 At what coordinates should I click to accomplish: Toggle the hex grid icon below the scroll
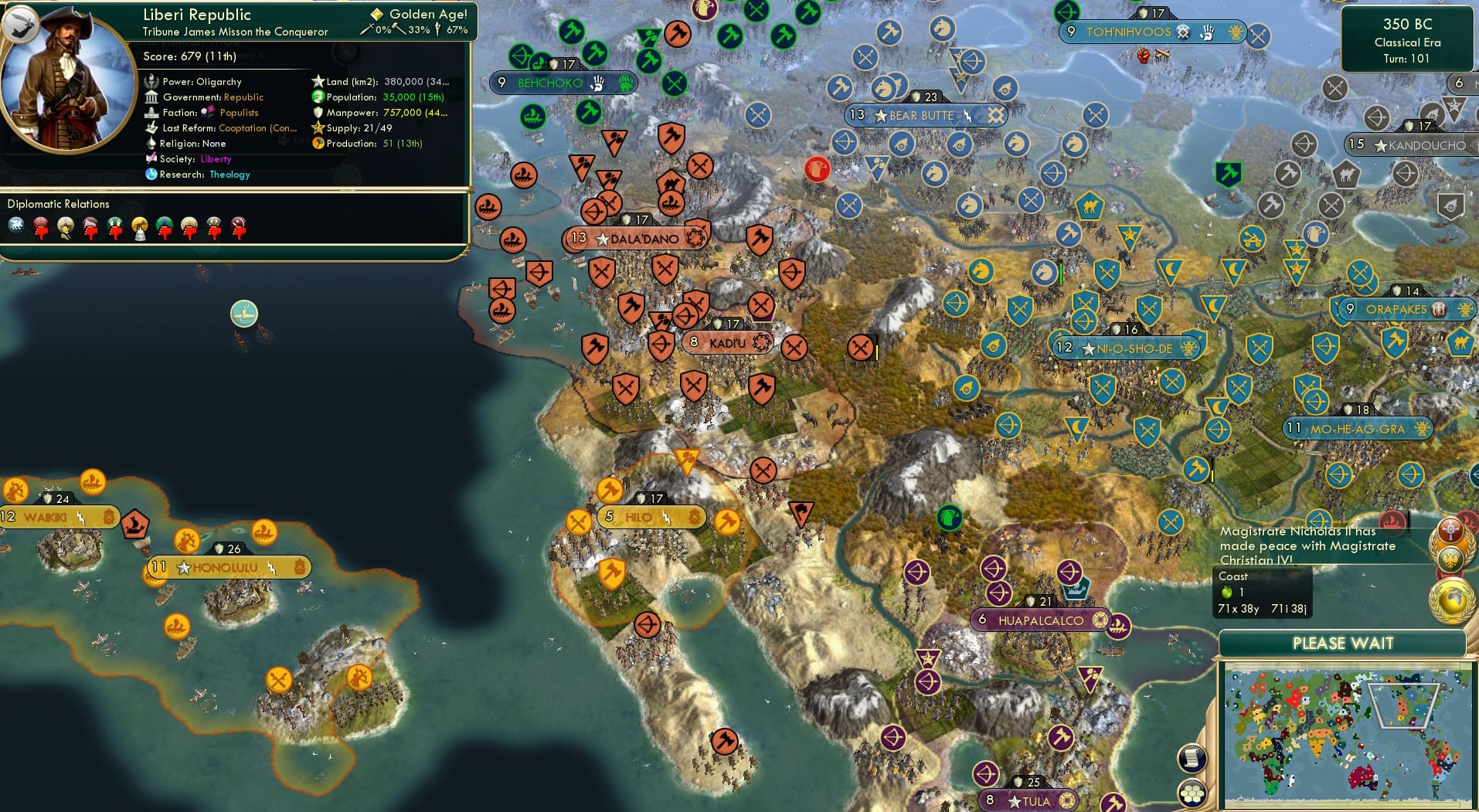tap(1191, 793)
